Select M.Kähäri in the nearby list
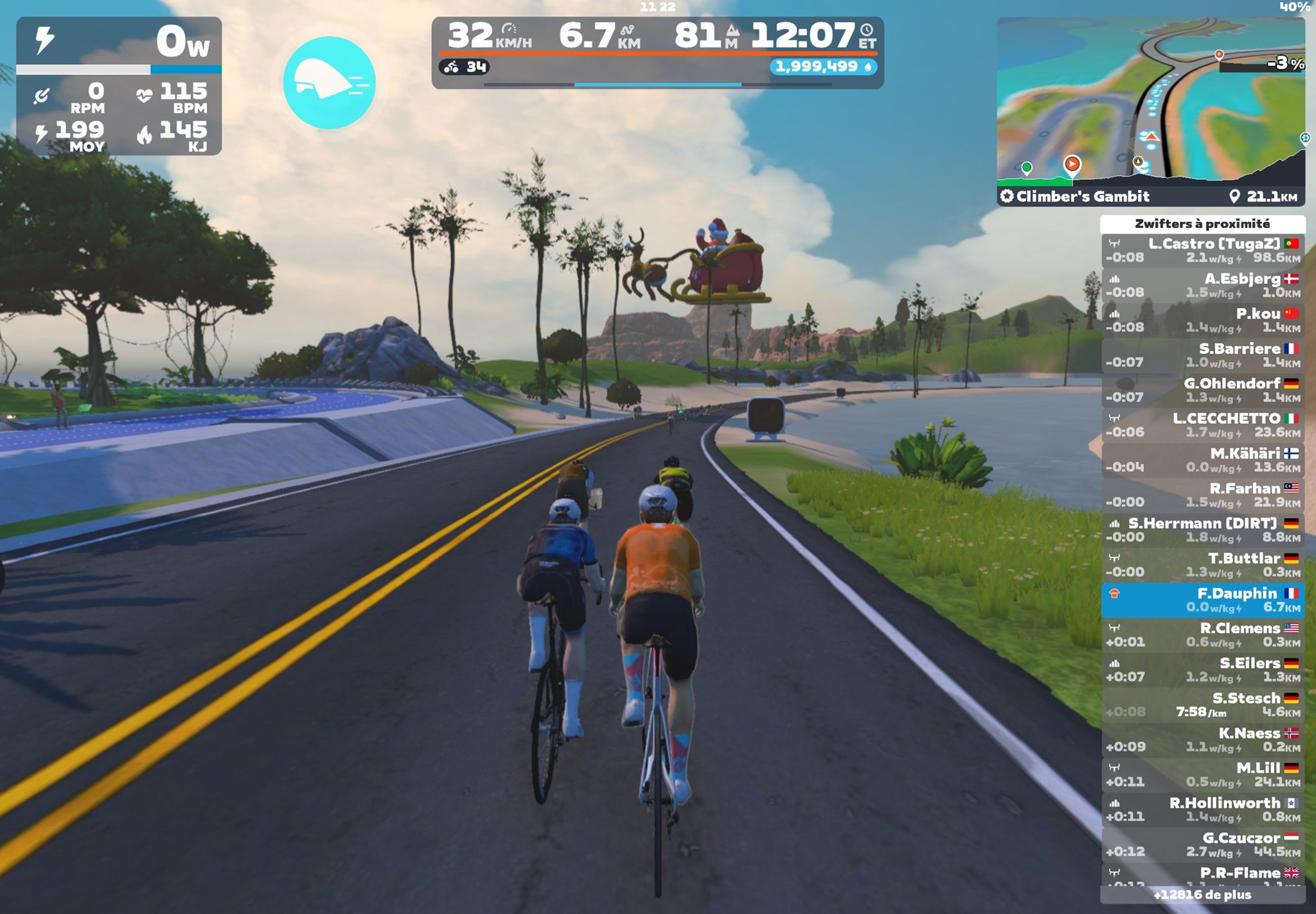The width and height of the screenshot is (1316, 914). 1202,460
